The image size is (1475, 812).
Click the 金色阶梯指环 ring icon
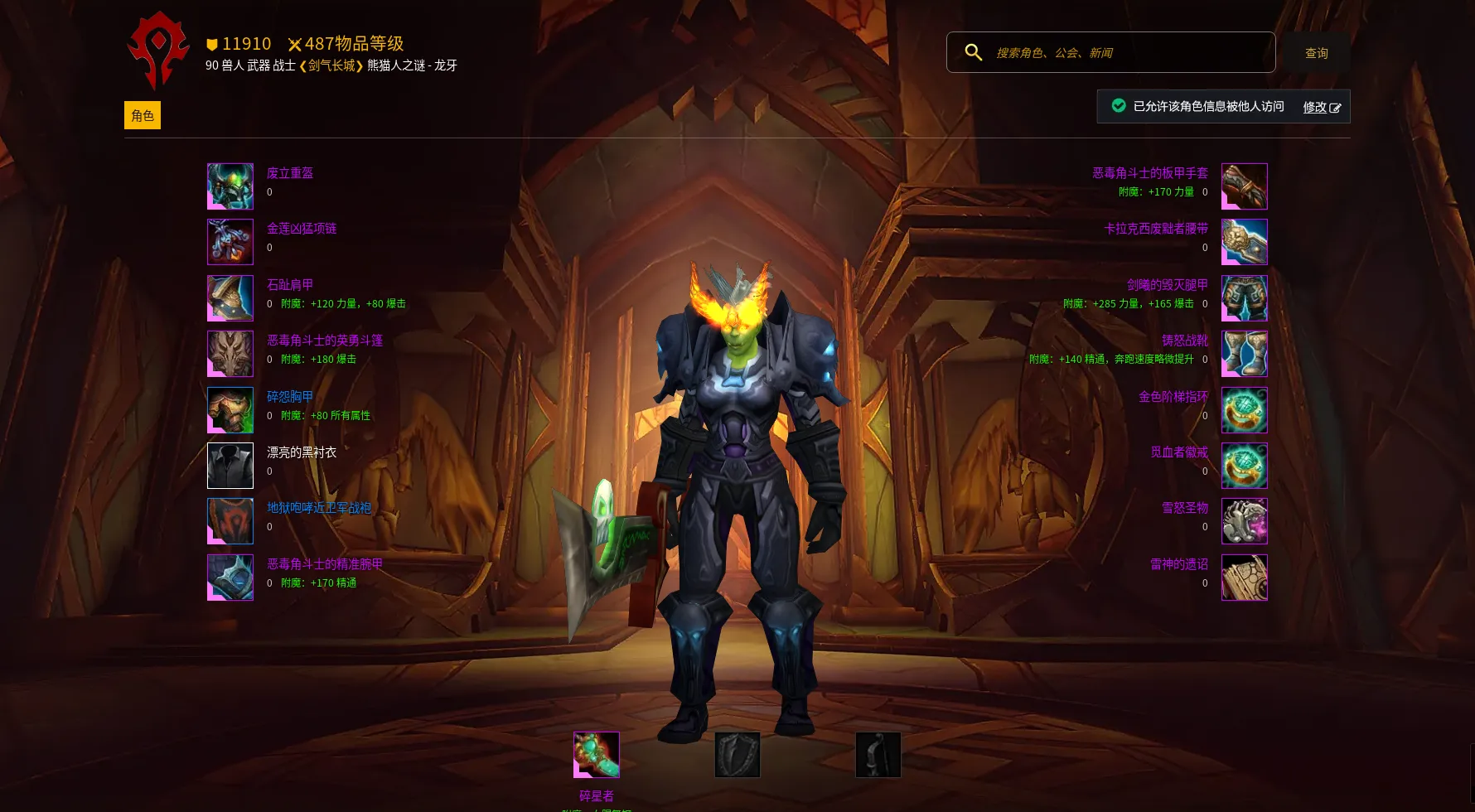tap(1244, 410)
